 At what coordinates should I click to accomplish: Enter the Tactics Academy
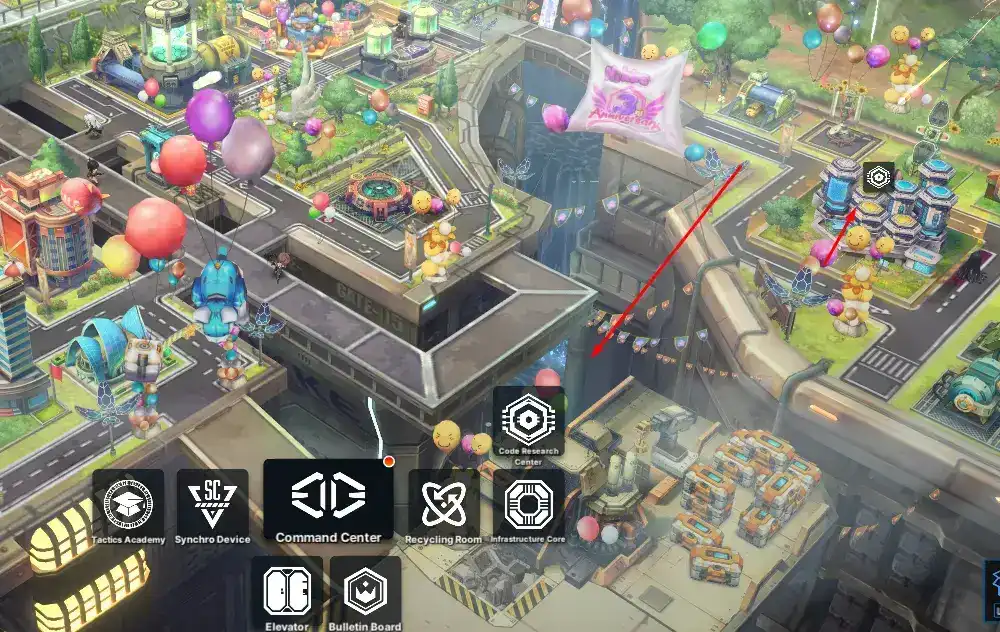[x=128, y=503]
